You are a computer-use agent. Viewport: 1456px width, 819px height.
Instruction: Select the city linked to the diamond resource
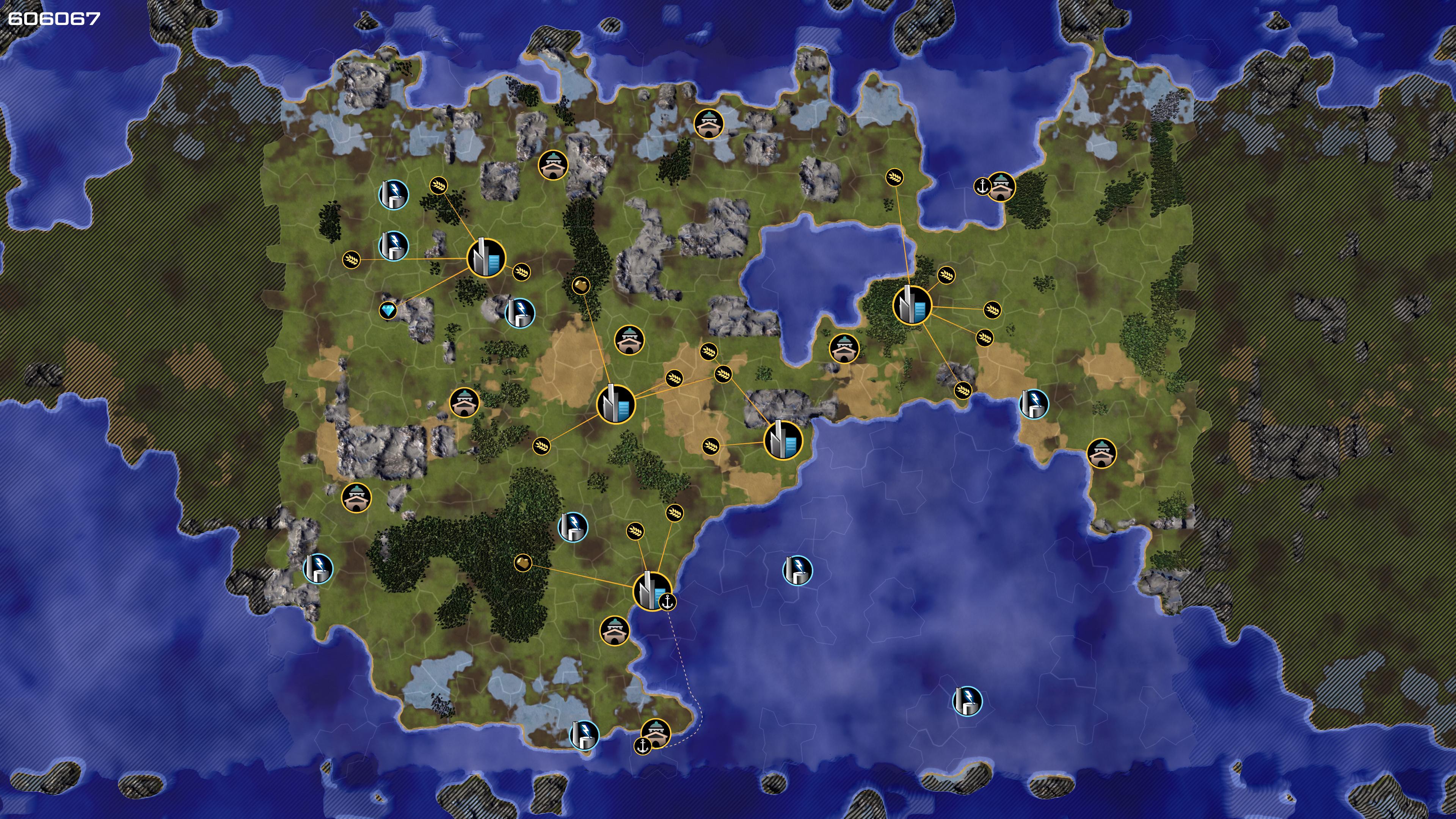[486, 258]
